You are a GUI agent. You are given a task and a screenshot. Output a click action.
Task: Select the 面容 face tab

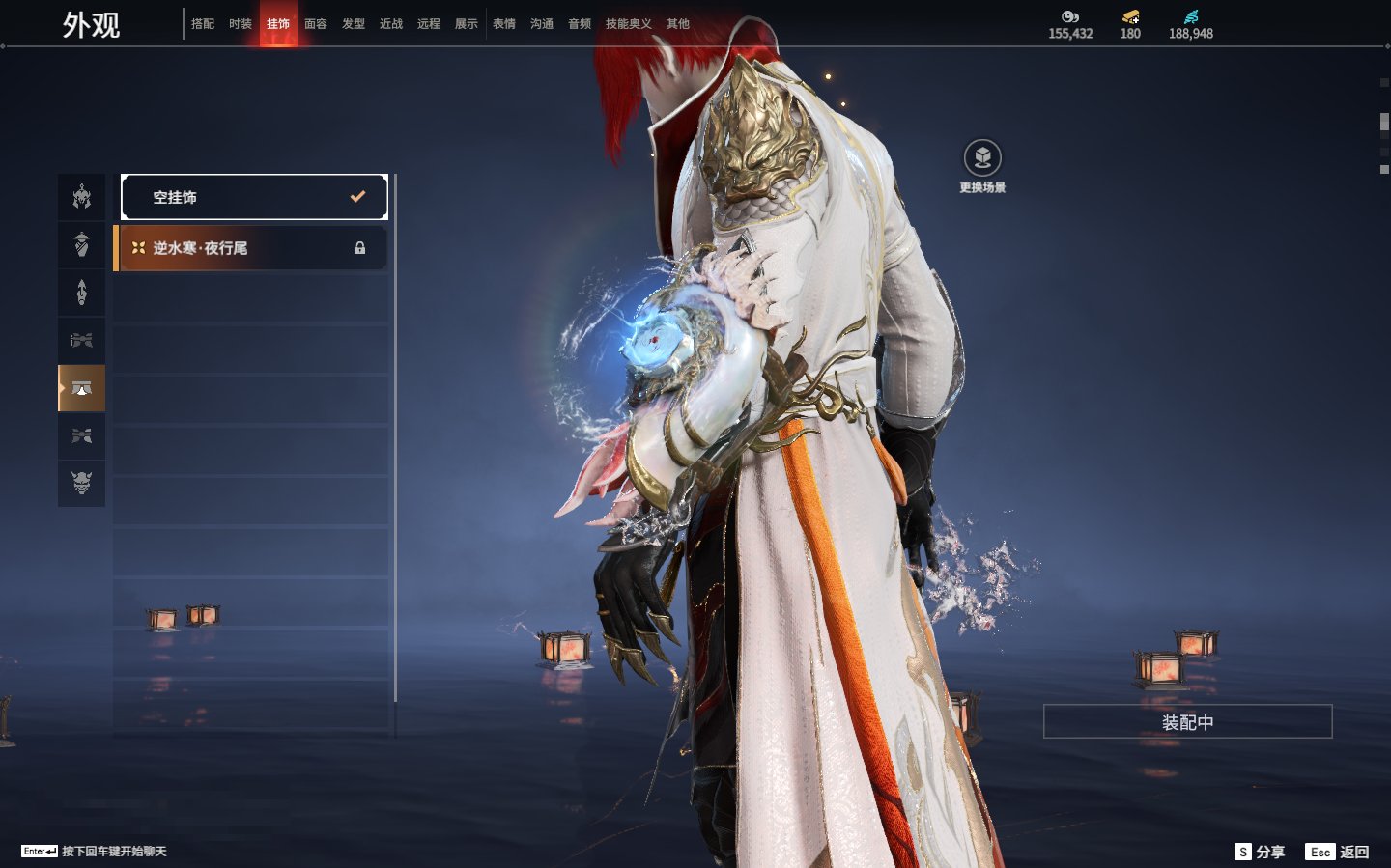click(316, 24)
